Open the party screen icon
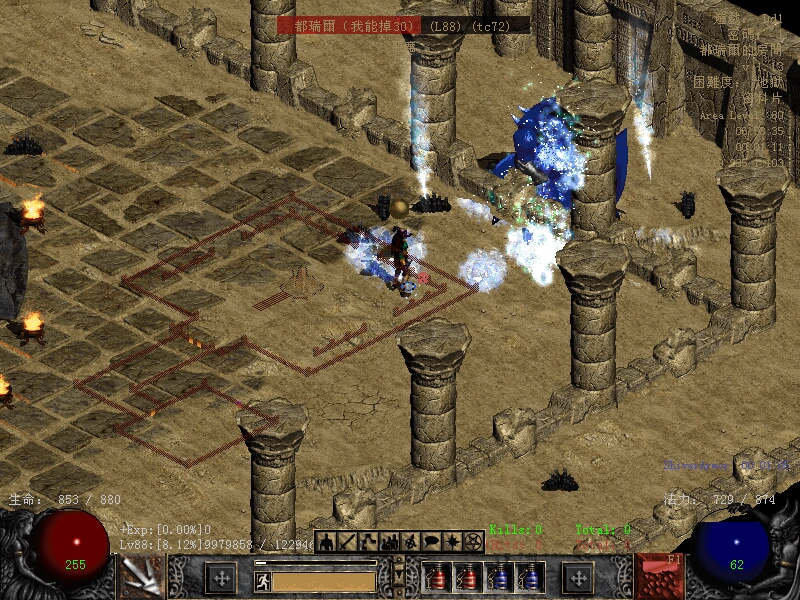Image resolution: width=800 pixels, height=600 pixels. 389,542
